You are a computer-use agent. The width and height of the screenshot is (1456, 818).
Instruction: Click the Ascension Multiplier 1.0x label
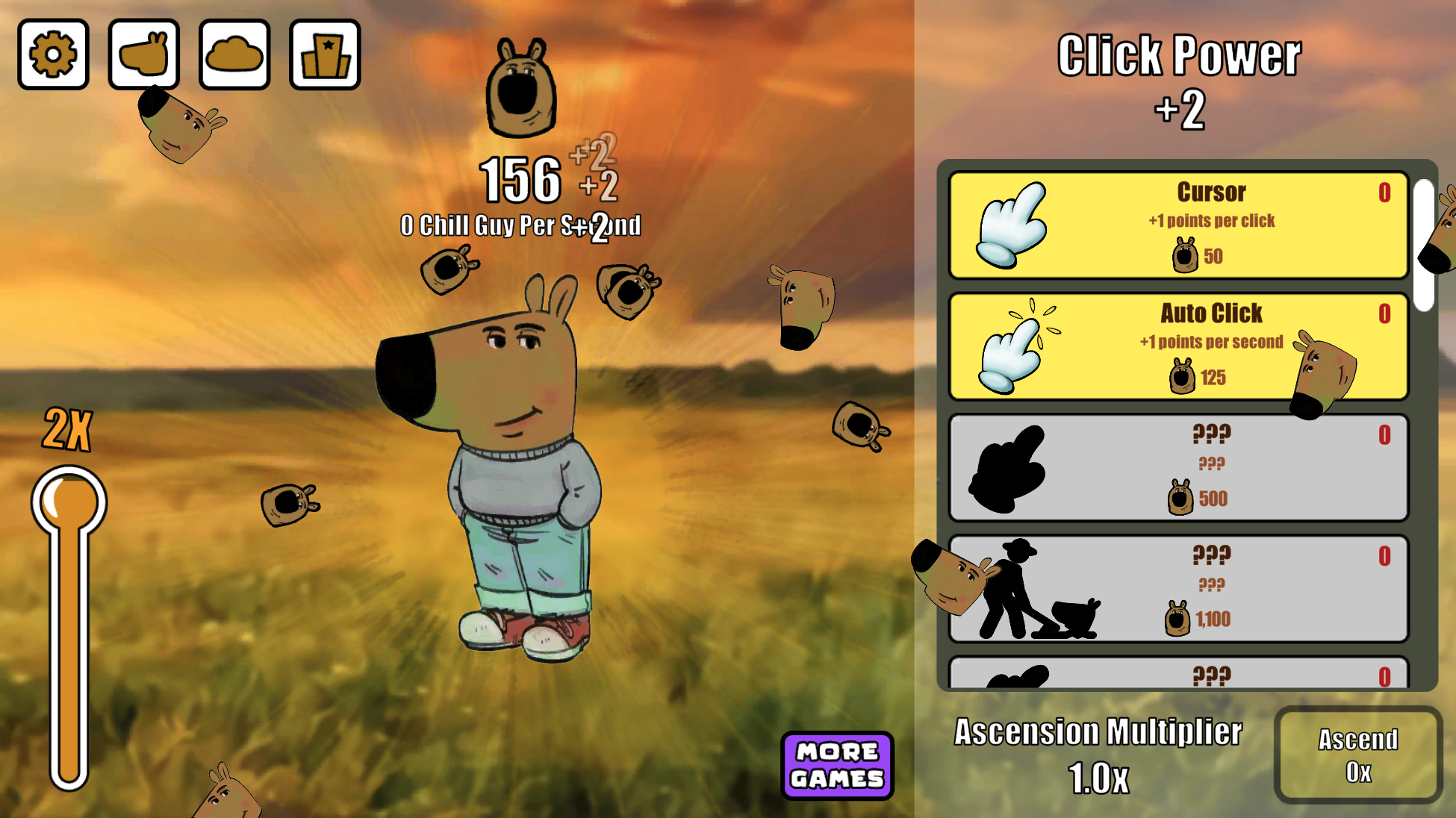point(1098,754)
